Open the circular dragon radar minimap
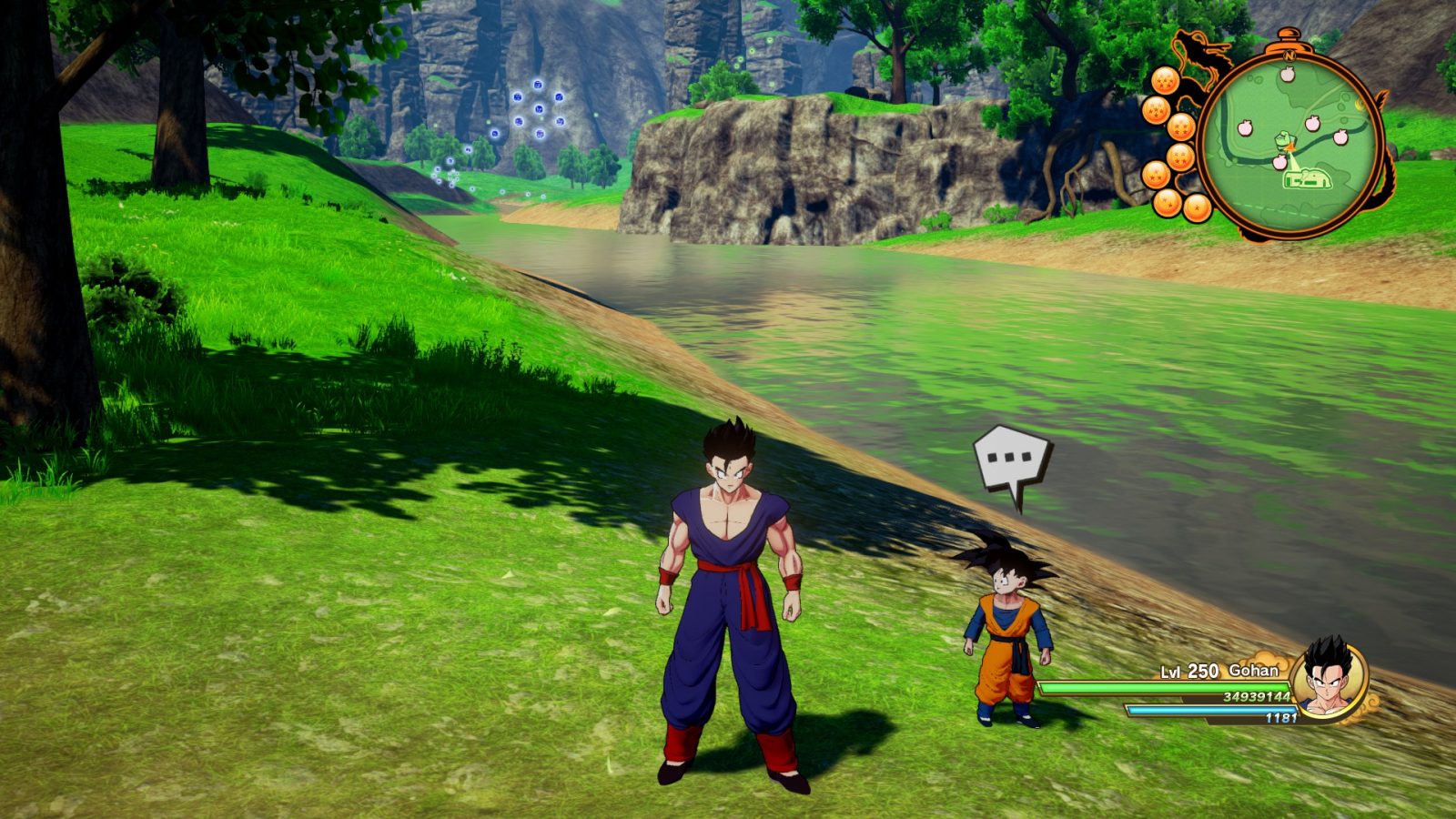 tap(1290, 136)
